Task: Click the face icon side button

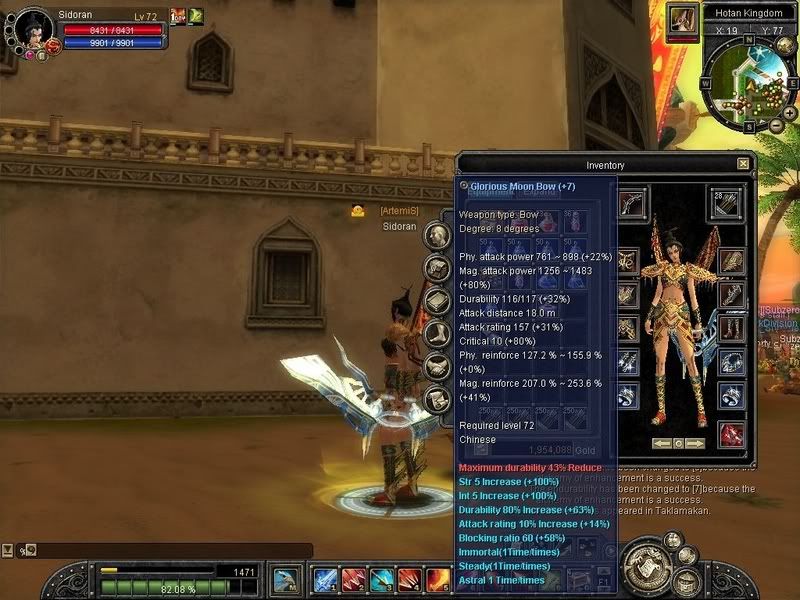Action: [x=436, y=236]
